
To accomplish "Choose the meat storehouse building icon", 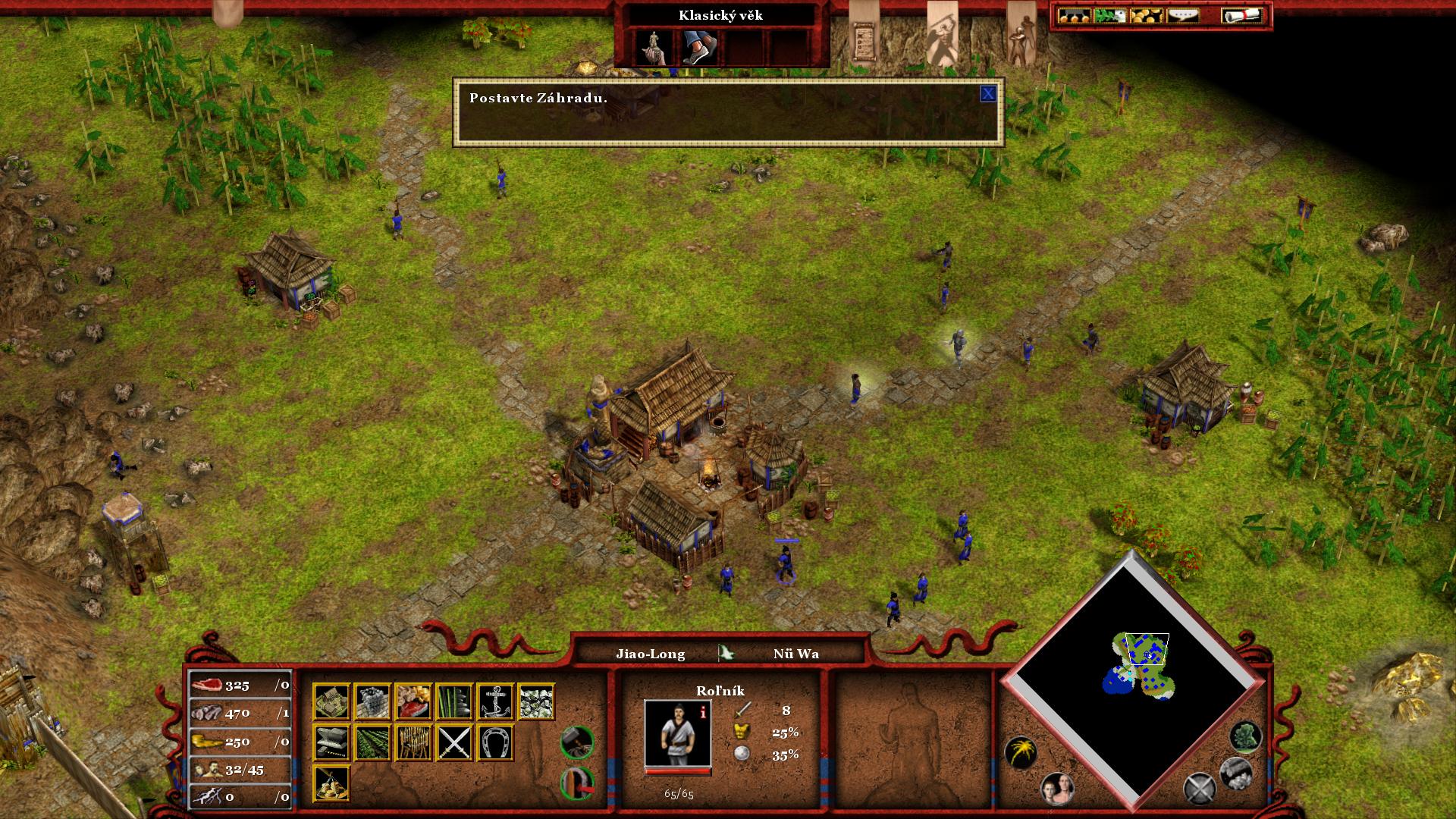I will pyautogui.click(x=413, y=701).
